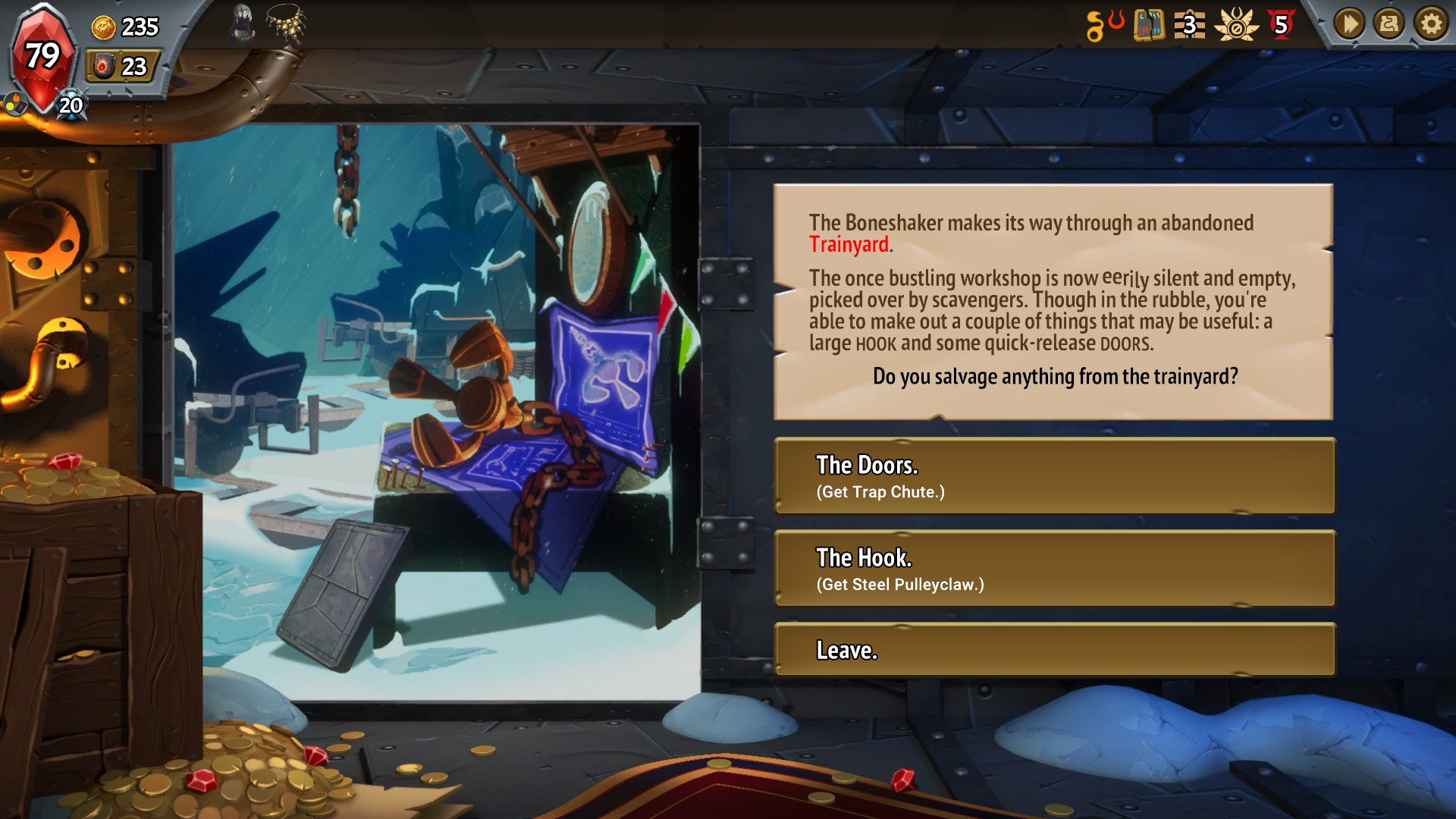Inspect the hooded figure artifact
Viewport: 1456px width, 819px height.
[242, 23]
